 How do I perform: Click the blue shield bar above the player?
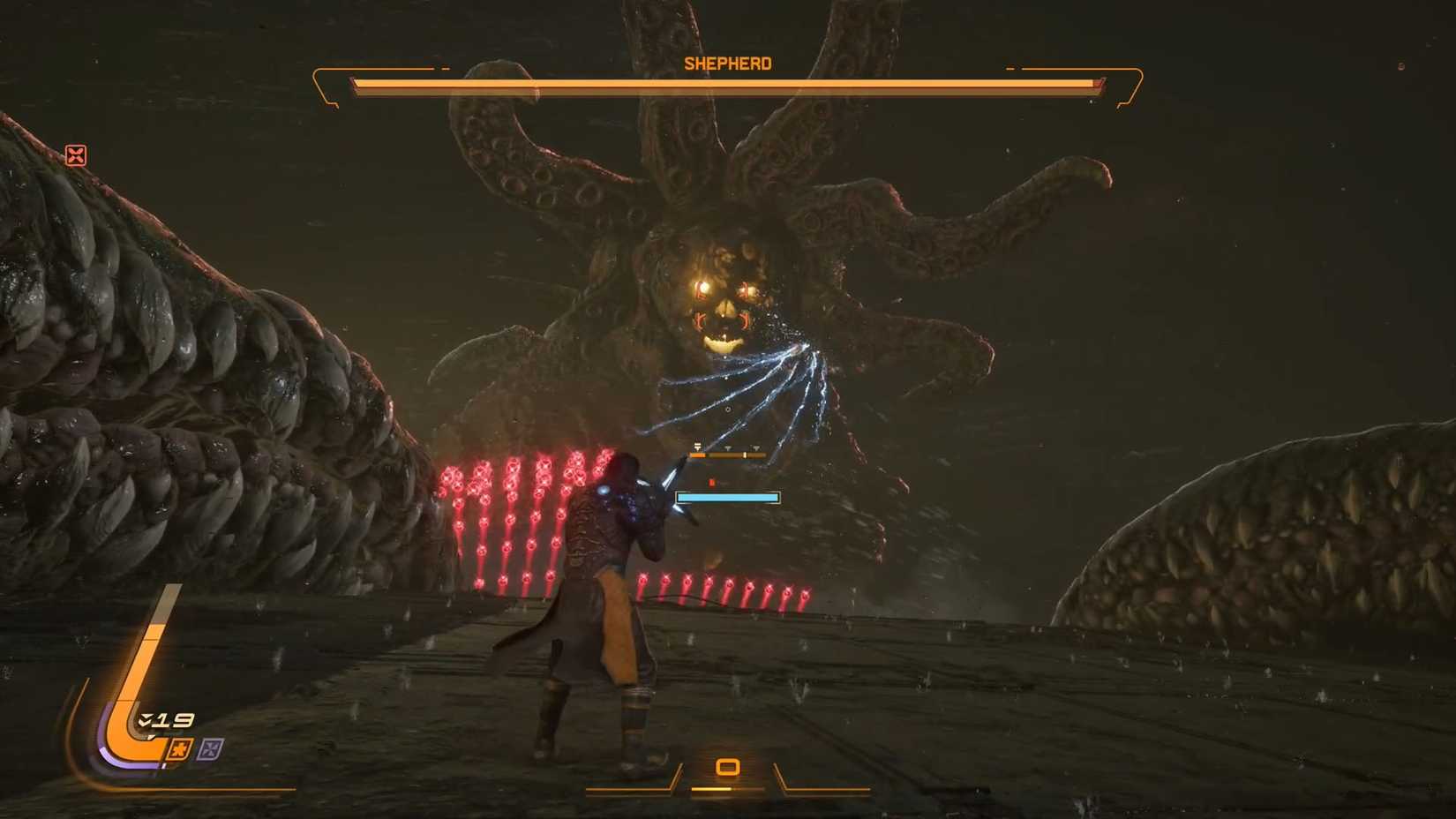[728, 497]
